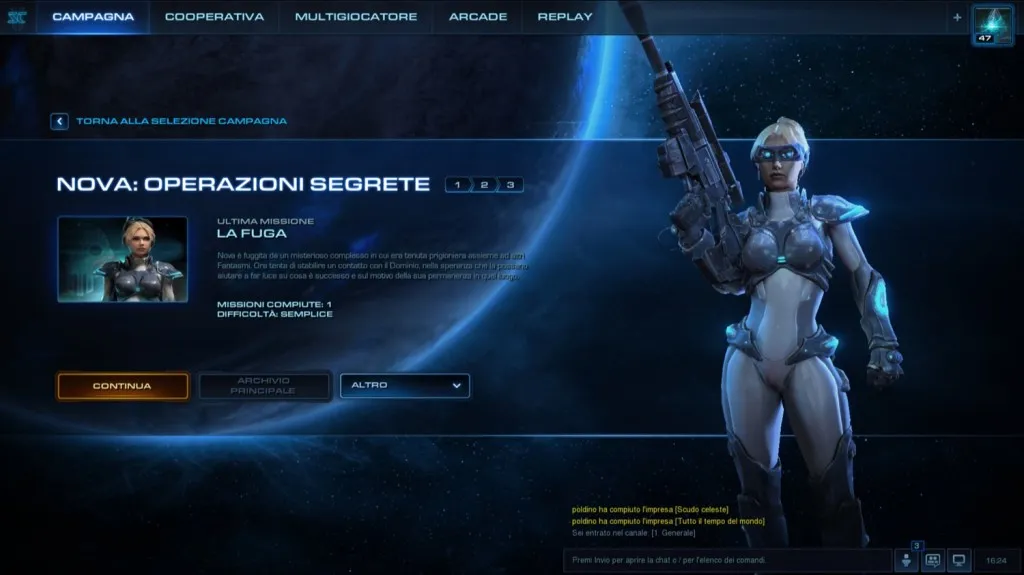Click the monitor icon in bottom bar
This screenshot has height=575, width=1024.
(x=958, y=561)
